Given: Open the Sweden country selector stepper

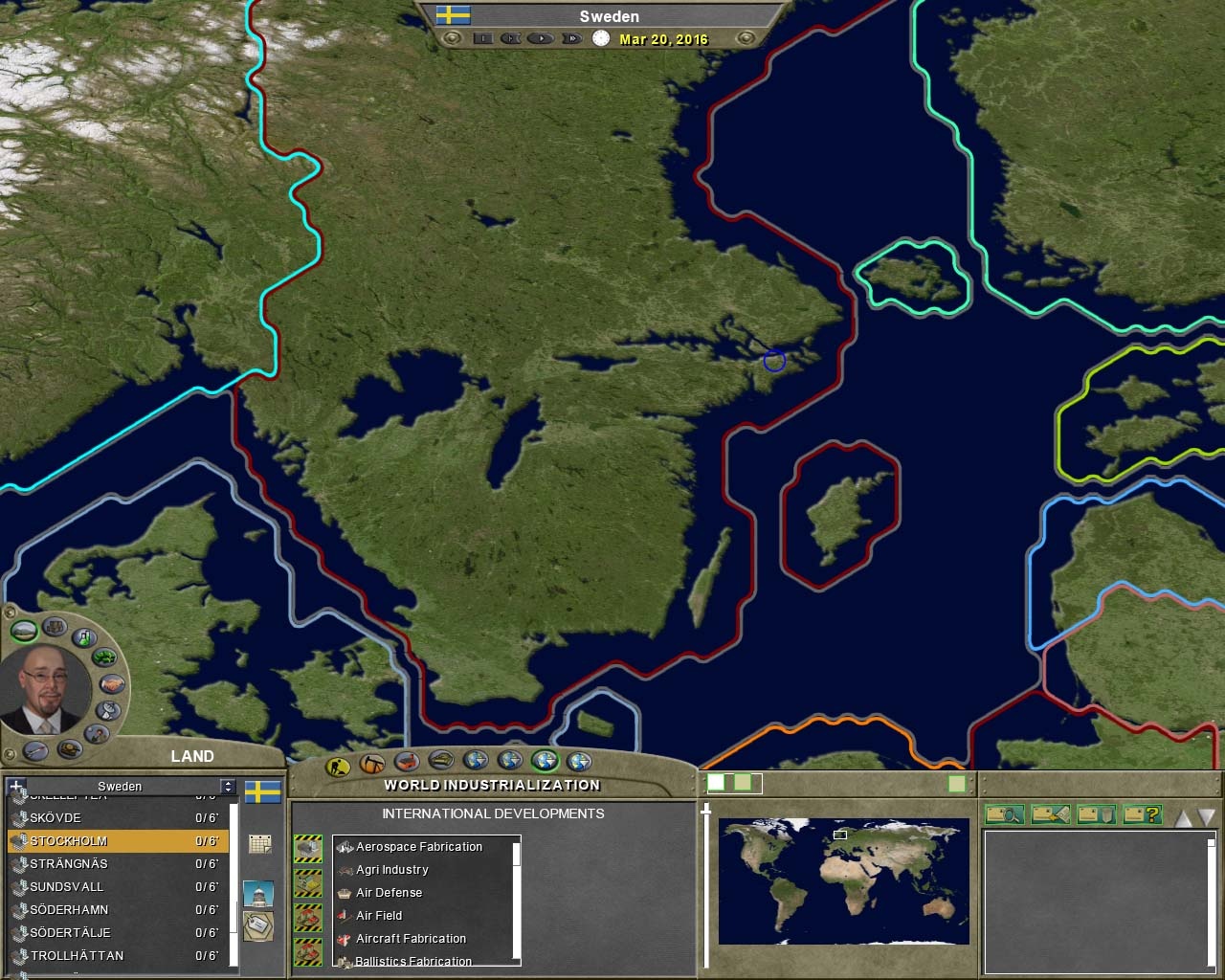Looking at the screenshot, I should pos(227,786).
